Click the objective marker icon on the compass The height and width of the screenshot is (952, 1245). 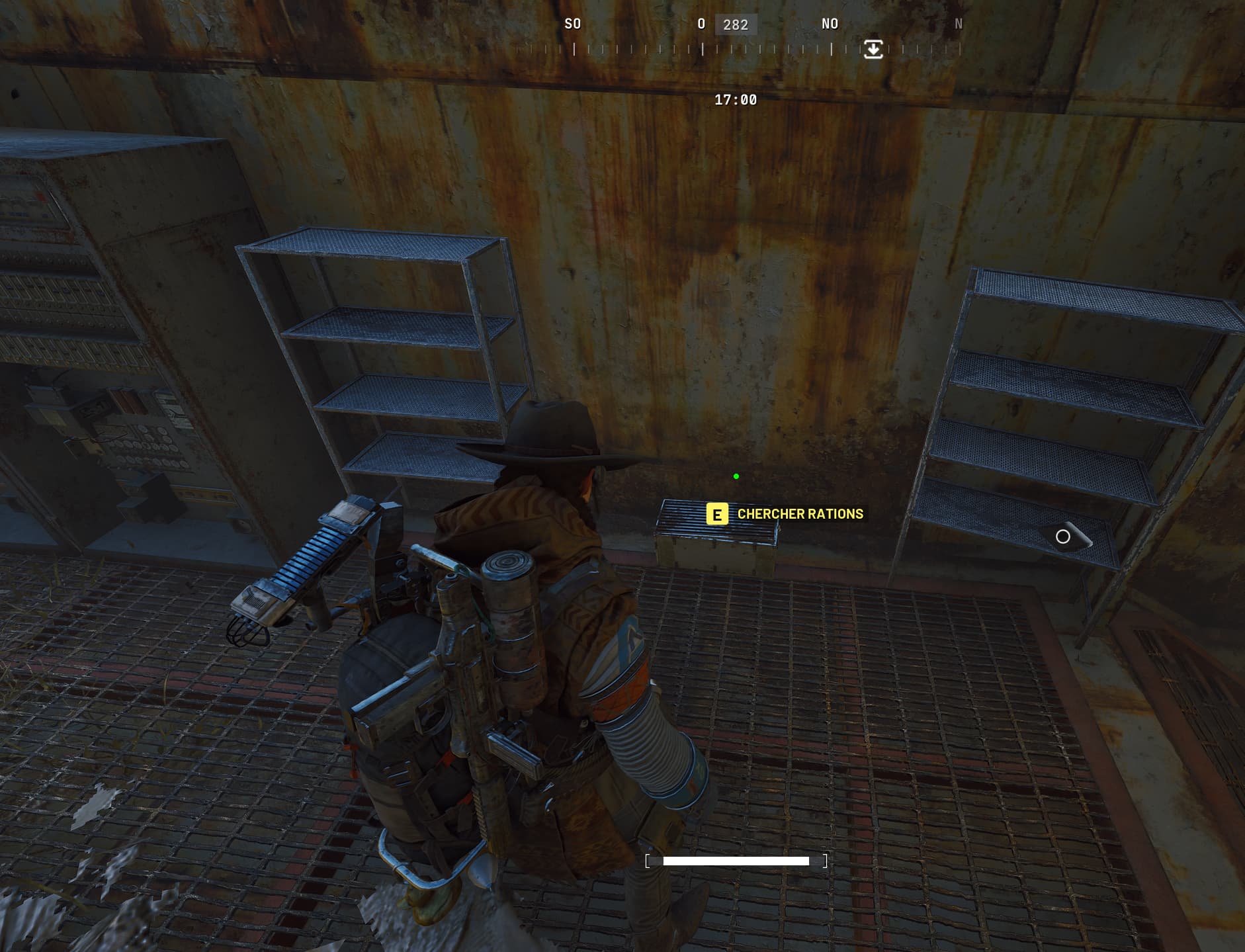point(873,49)
